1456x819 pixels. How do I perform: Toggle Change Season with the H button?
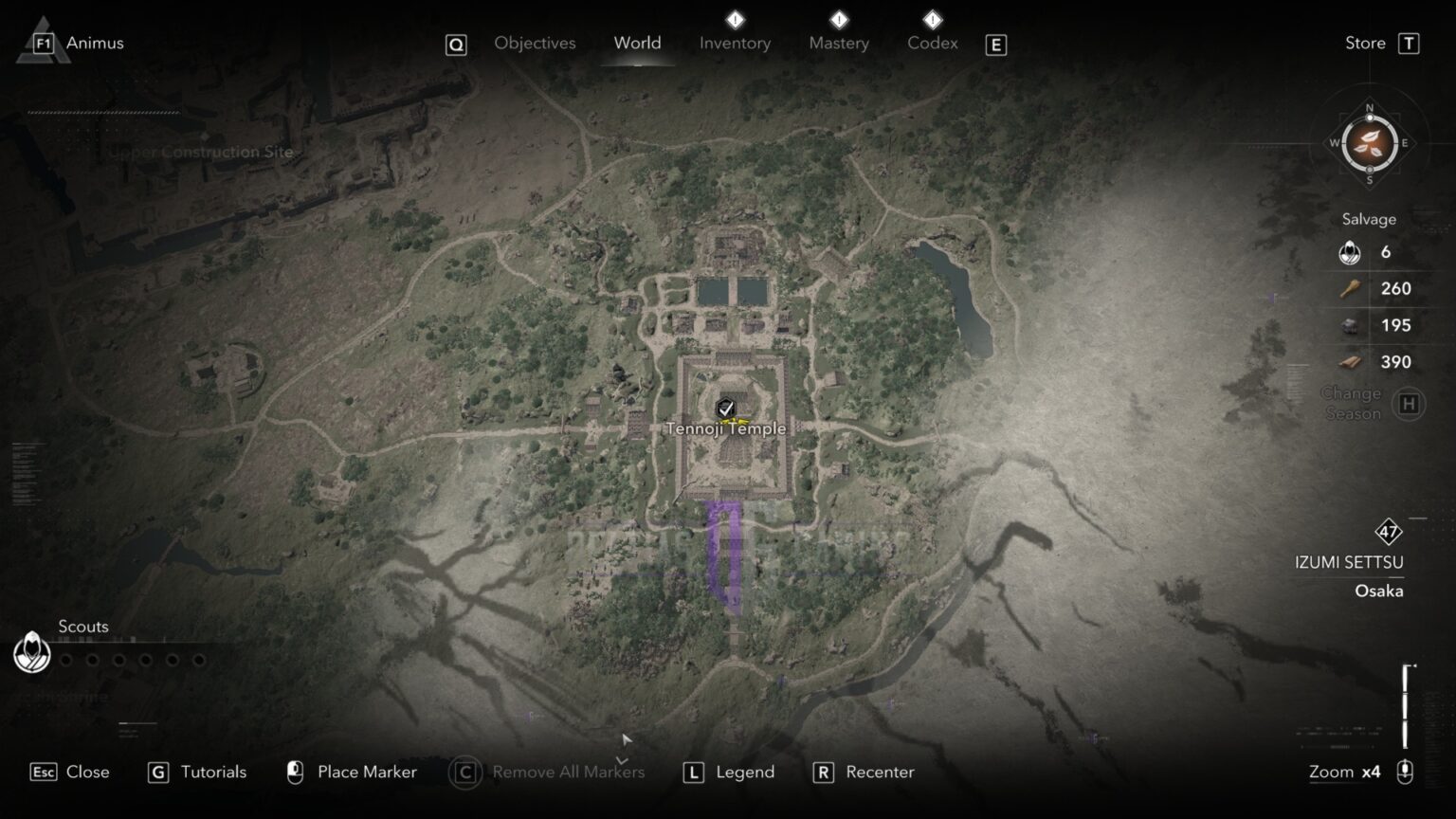(1409, 403)
